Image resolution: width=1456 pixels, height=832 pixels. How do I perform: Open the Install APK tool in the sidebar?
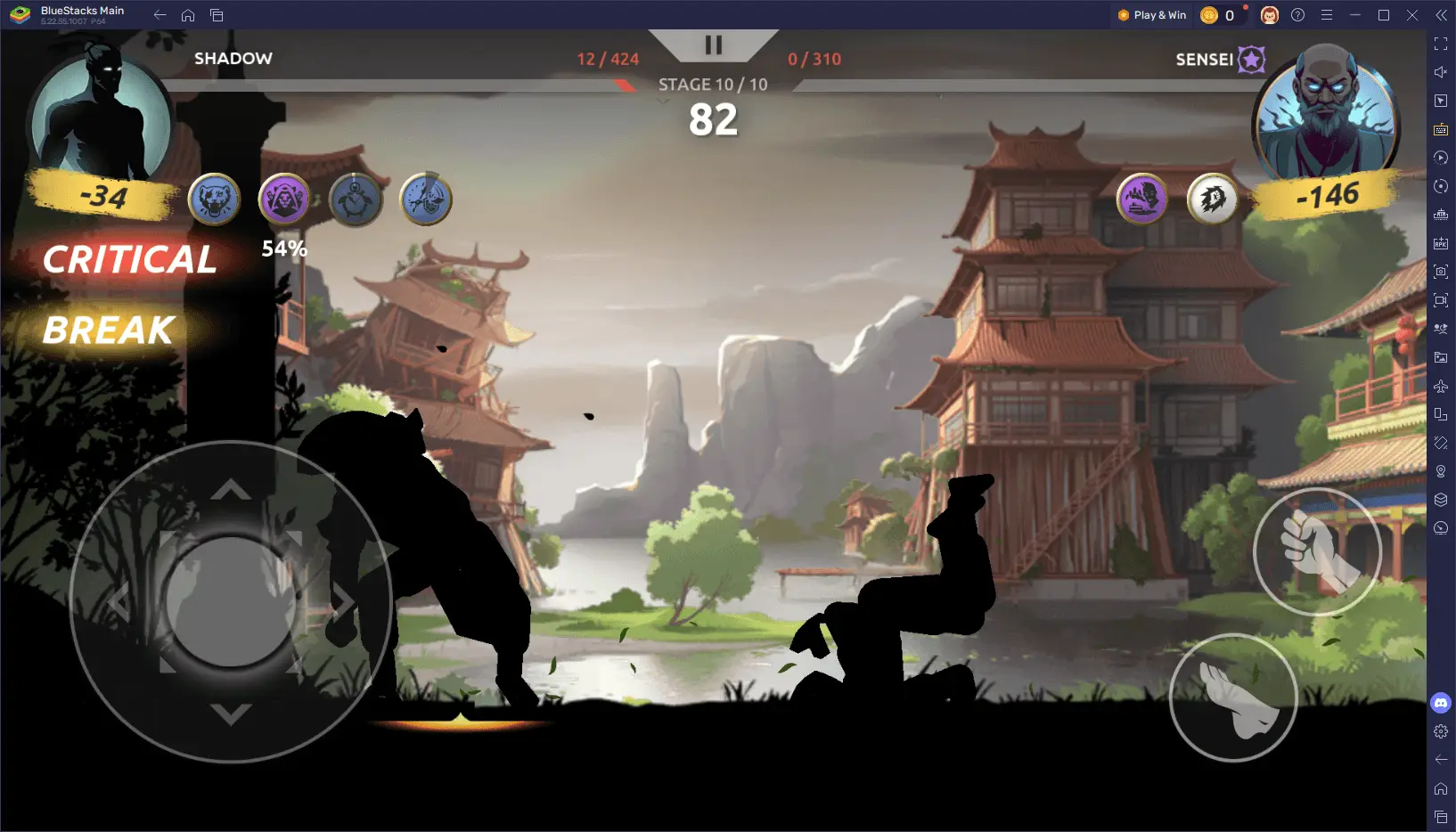[x=1441, y=242]
